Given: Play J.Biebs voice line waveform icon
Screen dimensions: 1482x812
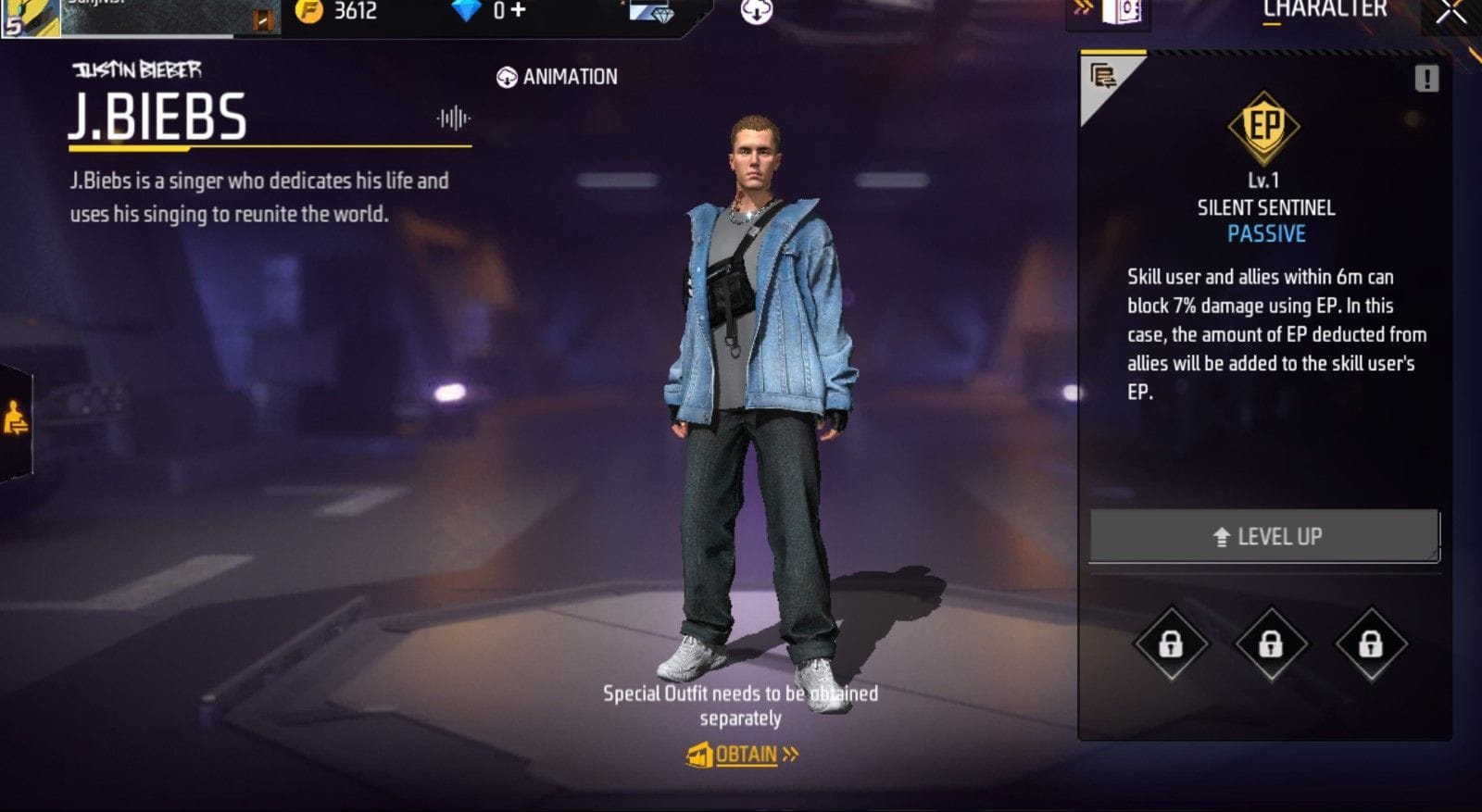Looking at the screenshot, I should [x=453, y=119].
